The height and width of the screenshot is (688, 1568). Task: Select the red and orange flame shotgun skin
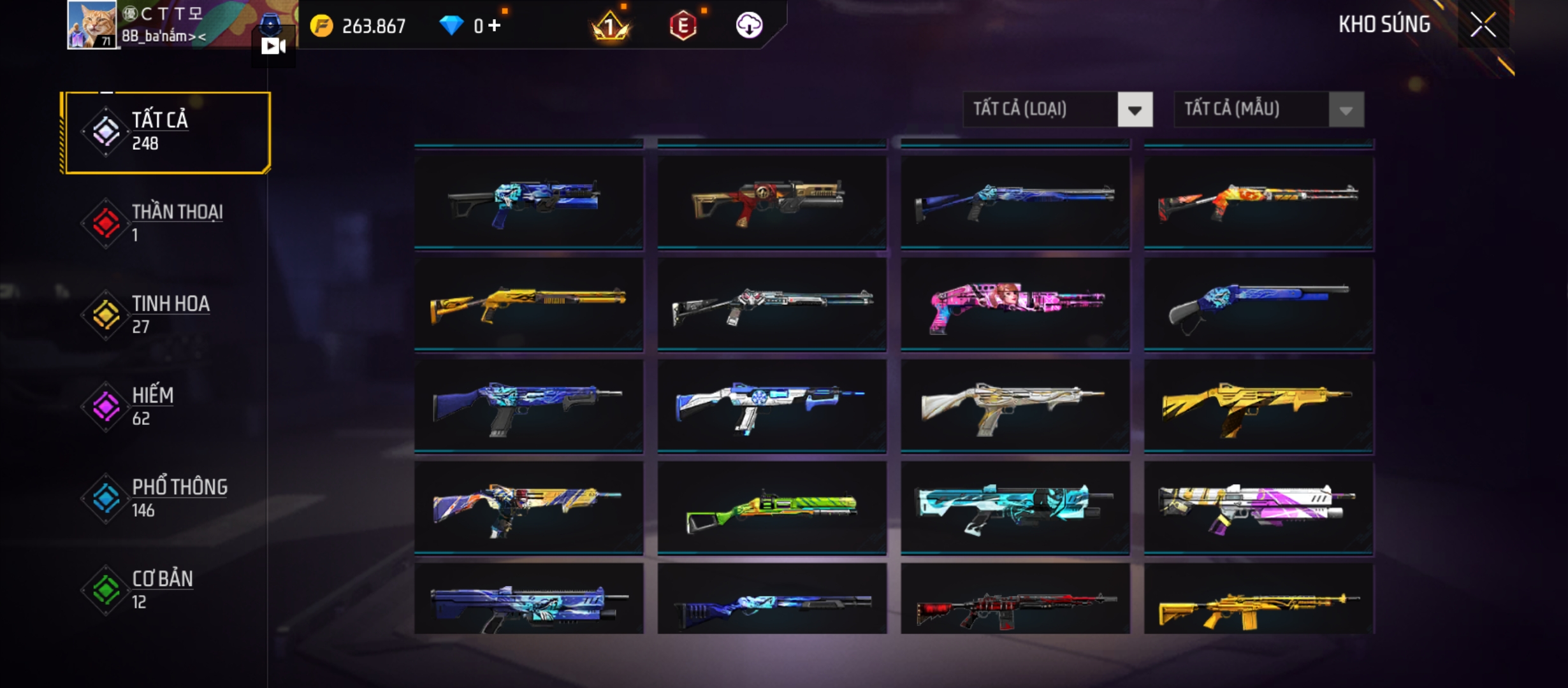1258,203
